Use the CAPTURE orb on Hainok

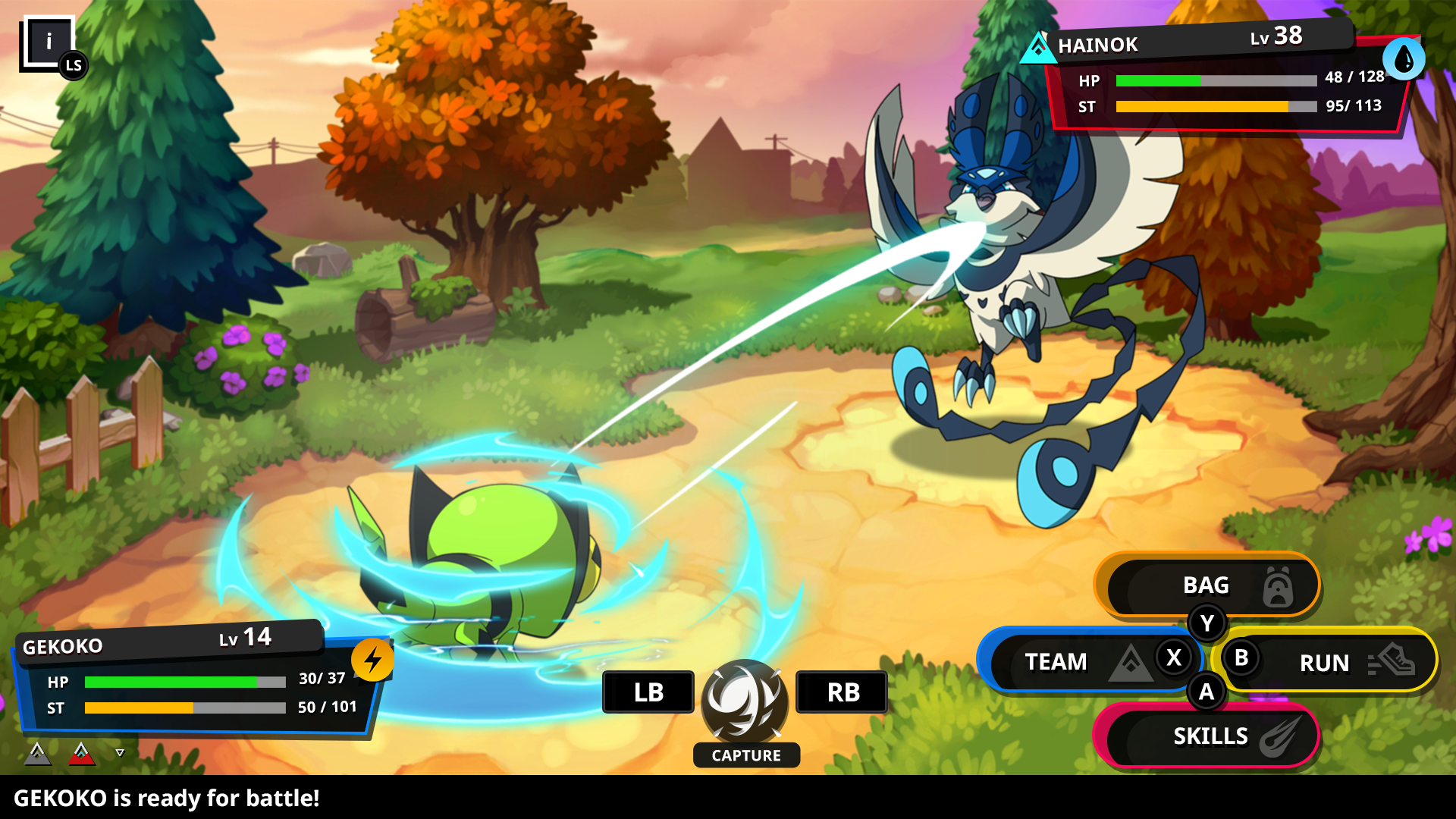[x=745, y=701]
